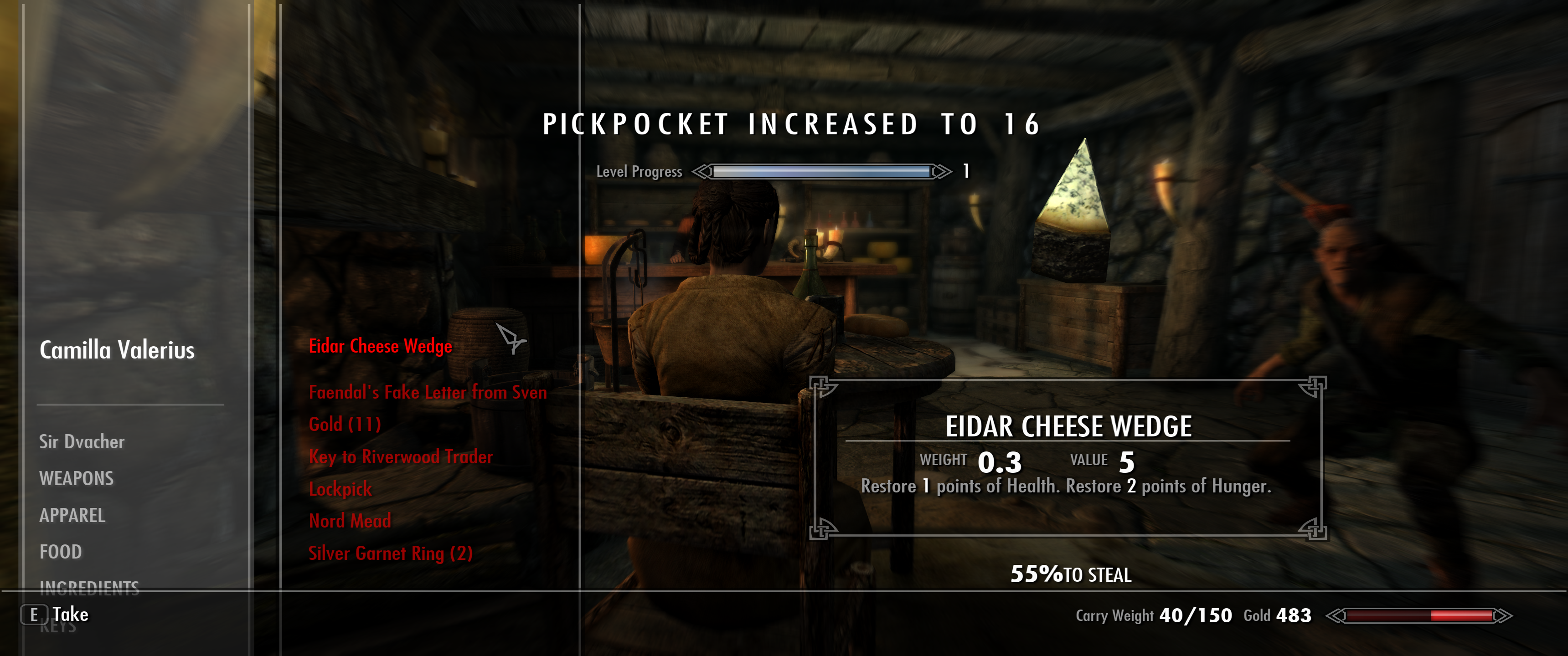
Task: Select Eidar Cheese Wedge from the list
Action: click(x=381, y=346)
